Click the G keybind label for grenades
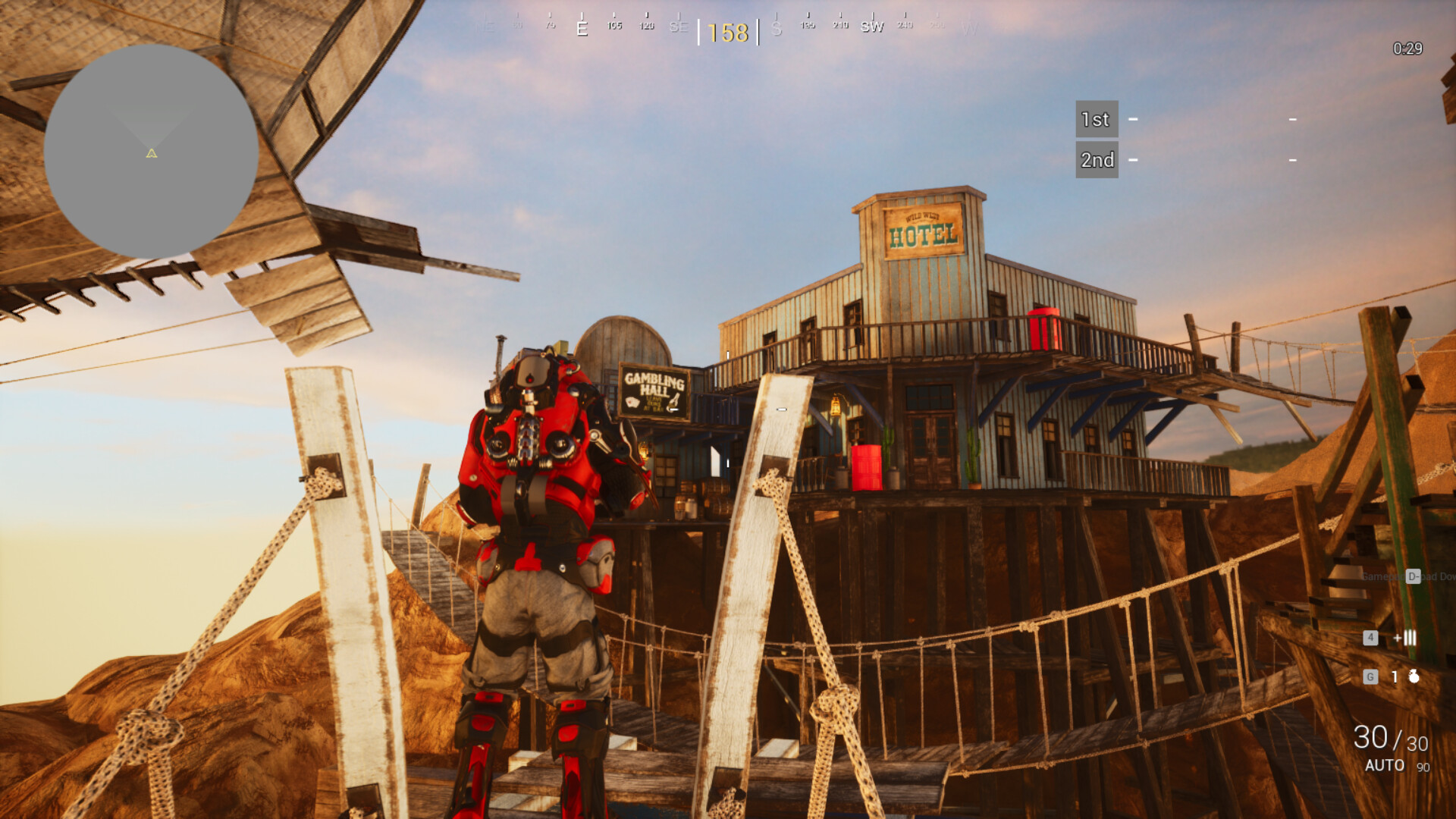This screenshot has width=1456, height=819. pos(1371,676)
